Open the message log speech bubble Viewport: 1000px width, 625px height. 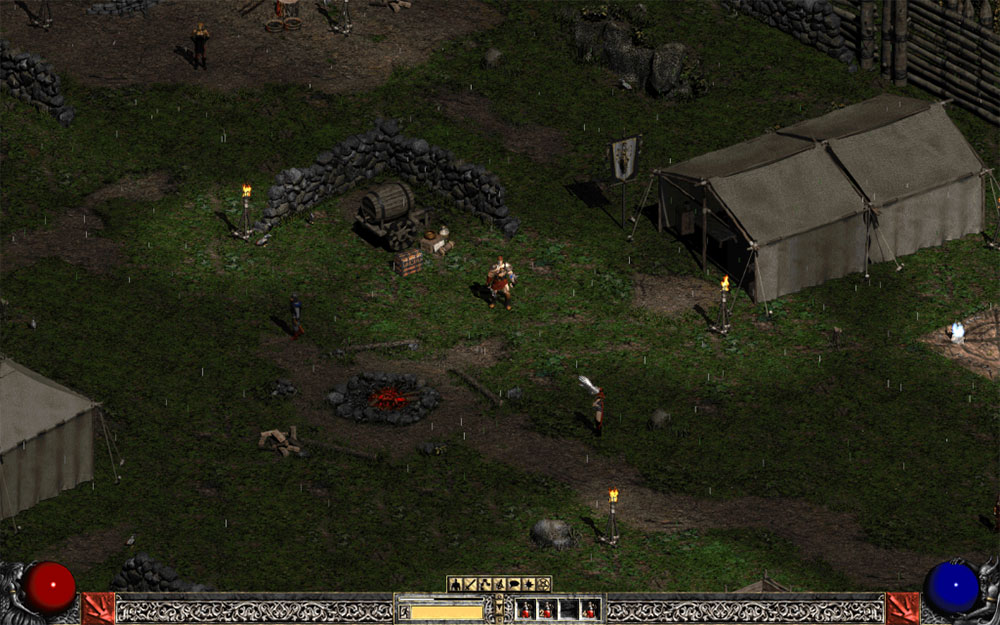[x=514, y=584]
